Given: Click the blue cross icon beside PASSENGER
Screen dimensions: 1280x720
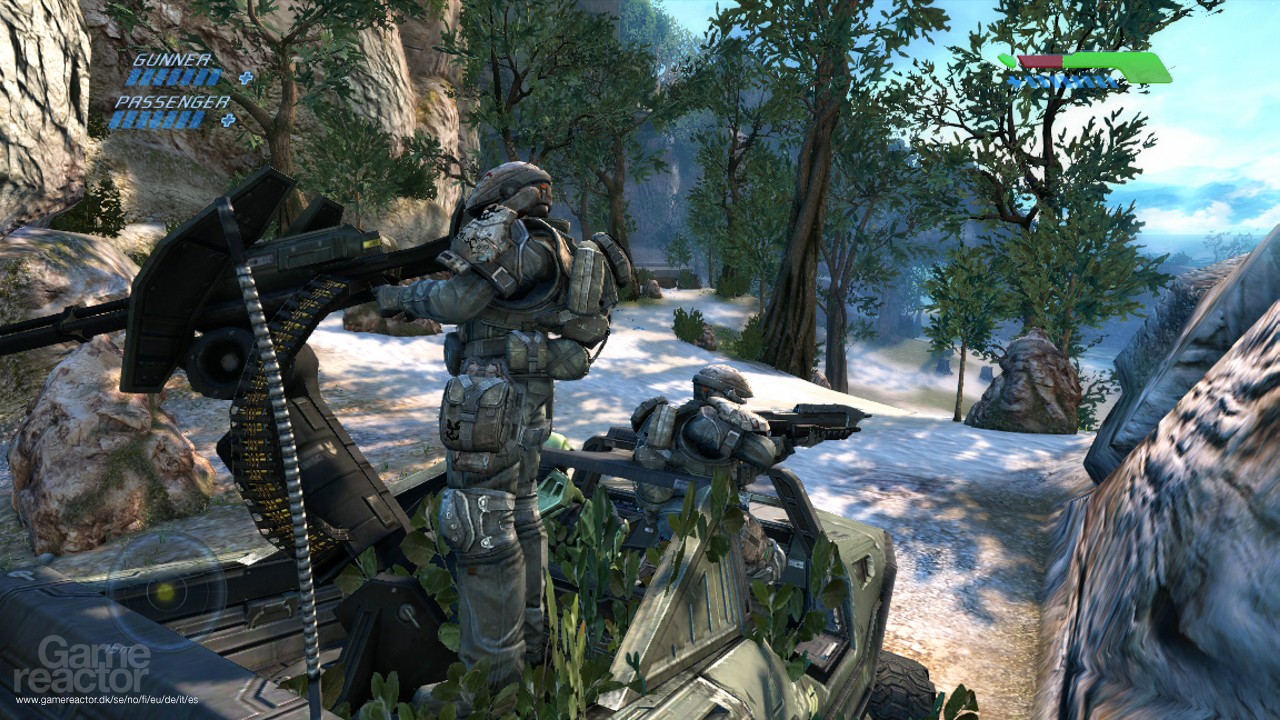Looking at the screenshot, I should (228, 120).
